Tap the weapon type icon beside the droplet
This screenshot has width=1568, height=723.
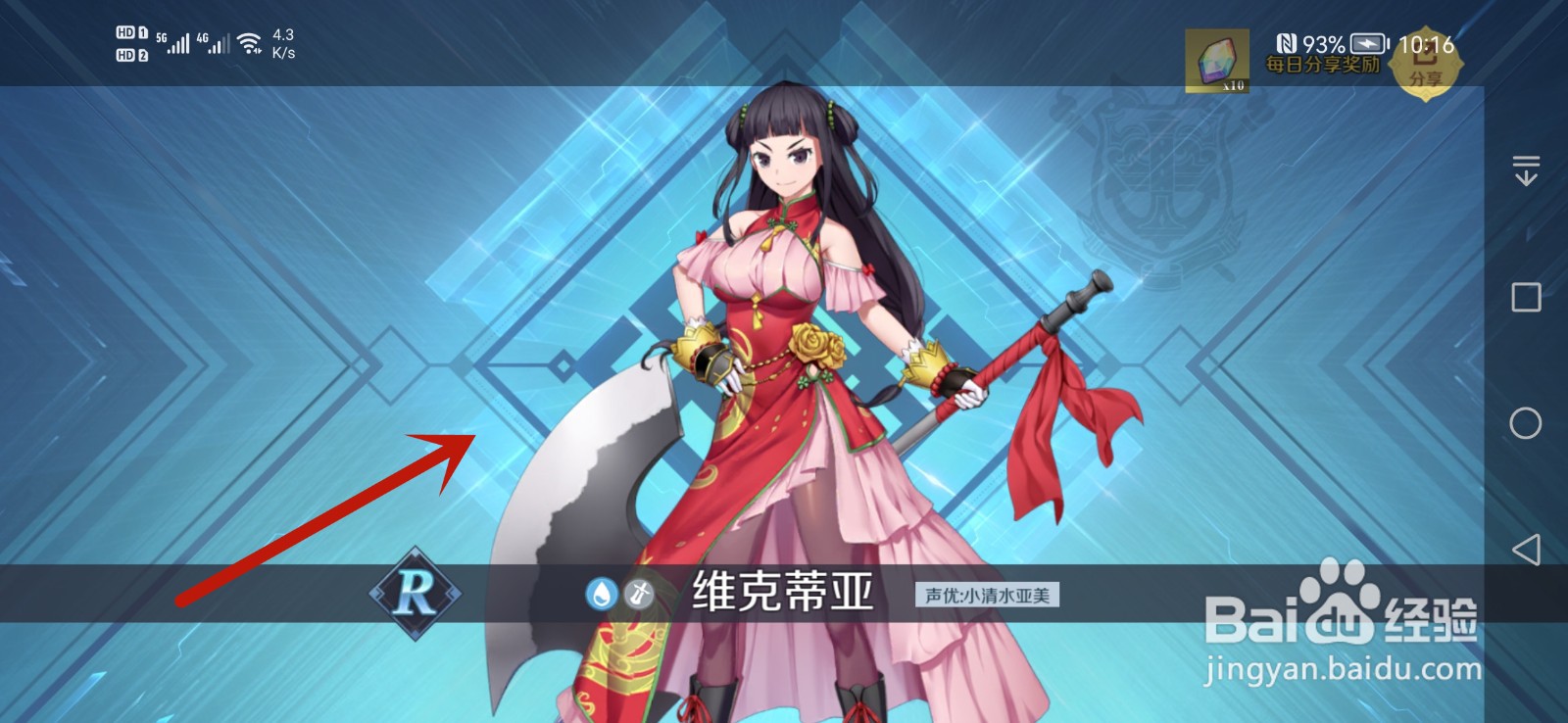[x=638, y=592]
